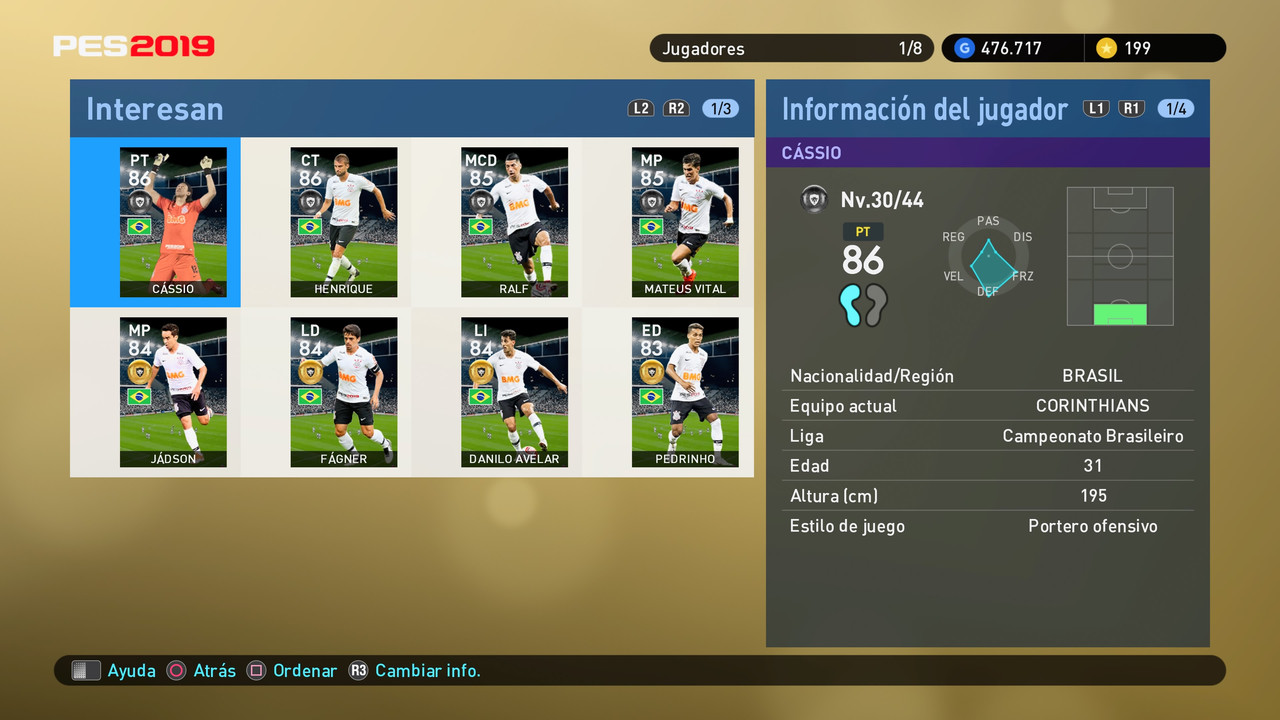
Task: Toggle the 1/3 page indicator in Interesan panel
Action: pos(720,108)
